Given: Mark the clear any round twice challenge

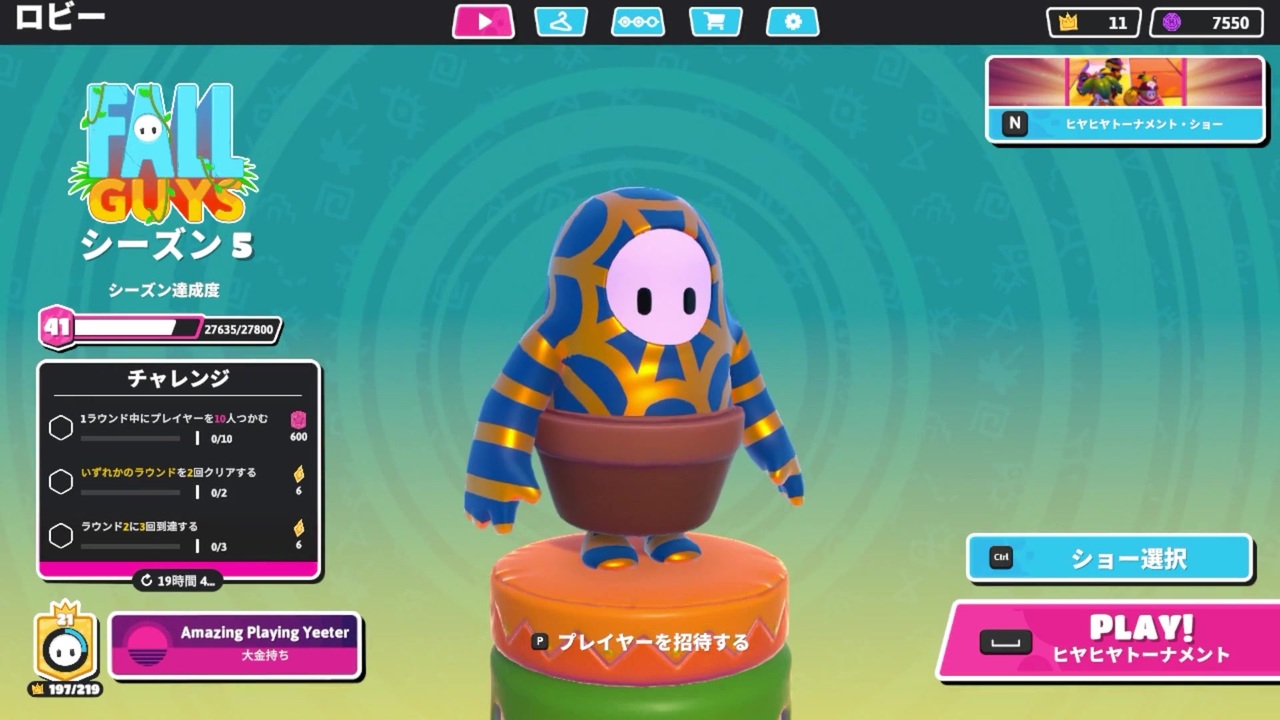Looking at the screenshot, I should click(x=60, y=481).
